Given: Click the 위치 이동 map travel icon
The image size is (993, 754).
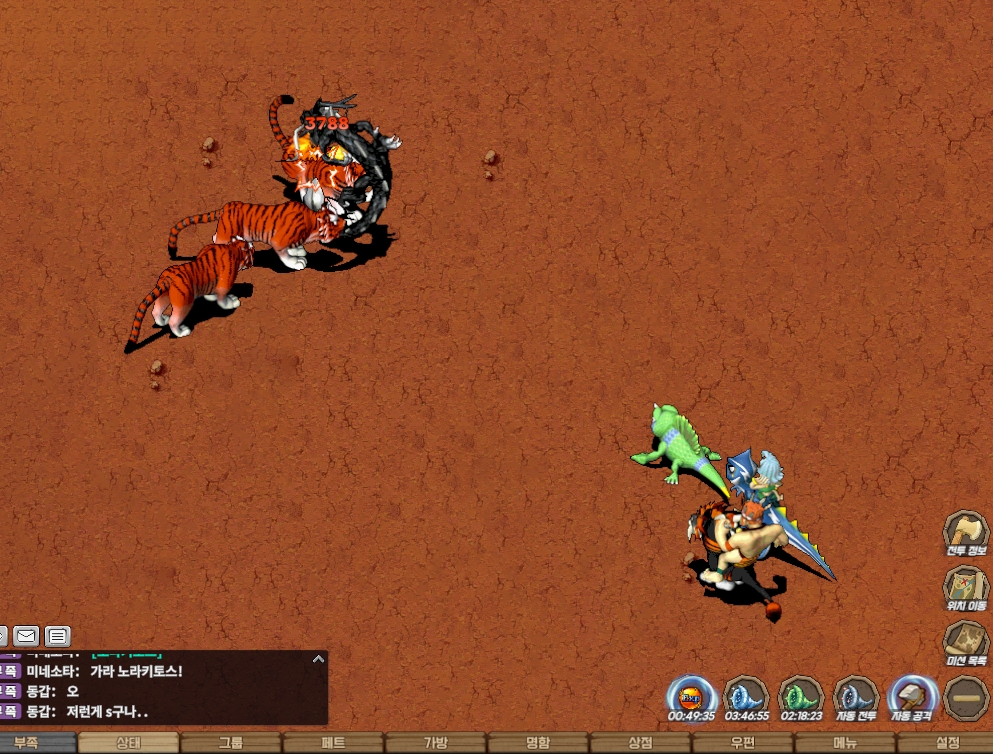Looking at the screenshot, I should [x=966, y=586].
